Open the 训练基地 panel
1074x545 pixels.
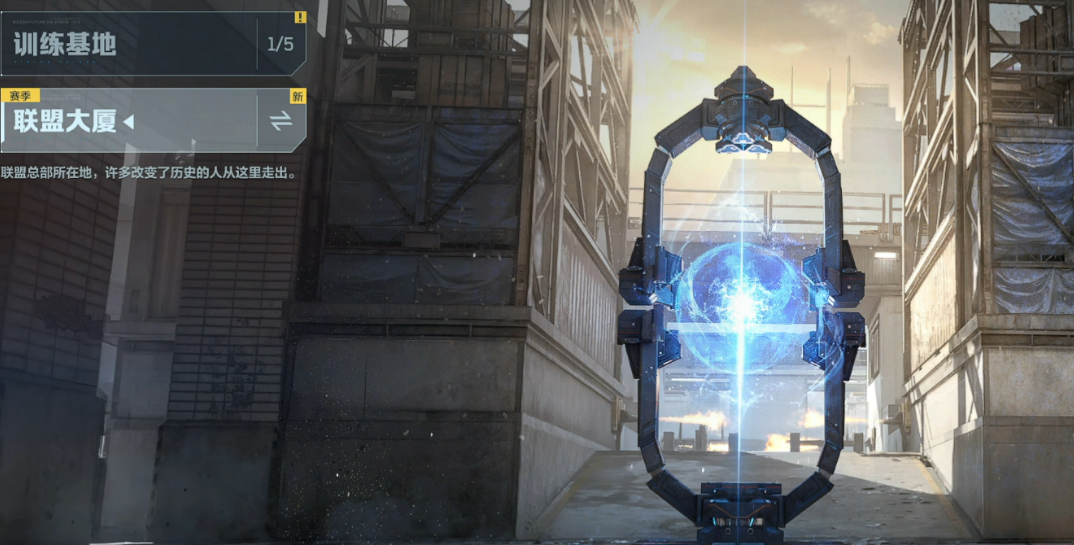click(130, 44)
